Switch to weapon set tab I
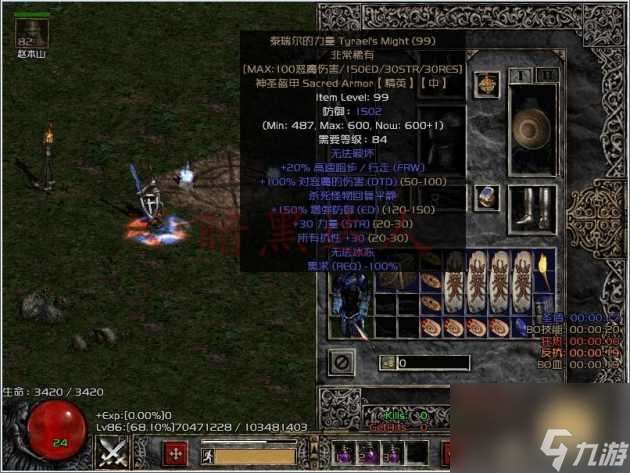 518,76
